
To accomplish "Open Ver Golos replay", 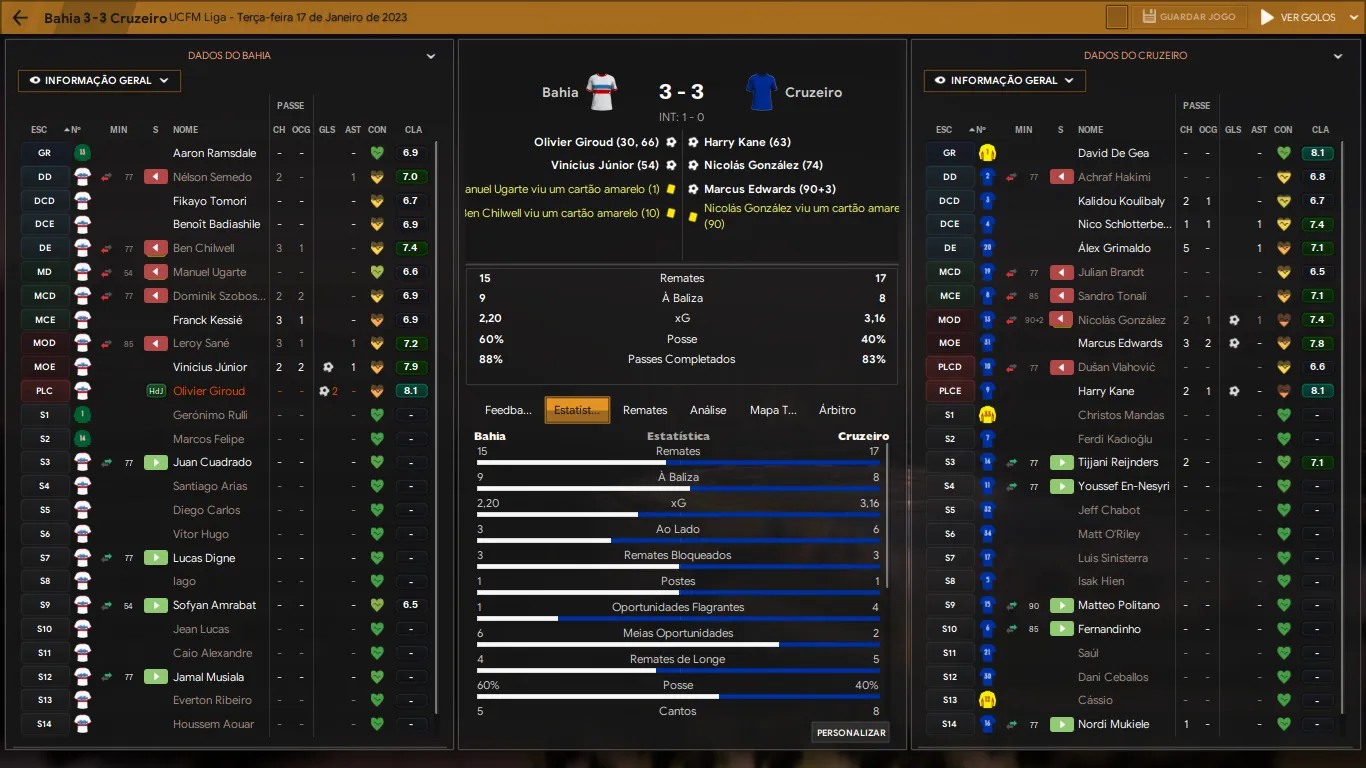I will (1298, 17).
